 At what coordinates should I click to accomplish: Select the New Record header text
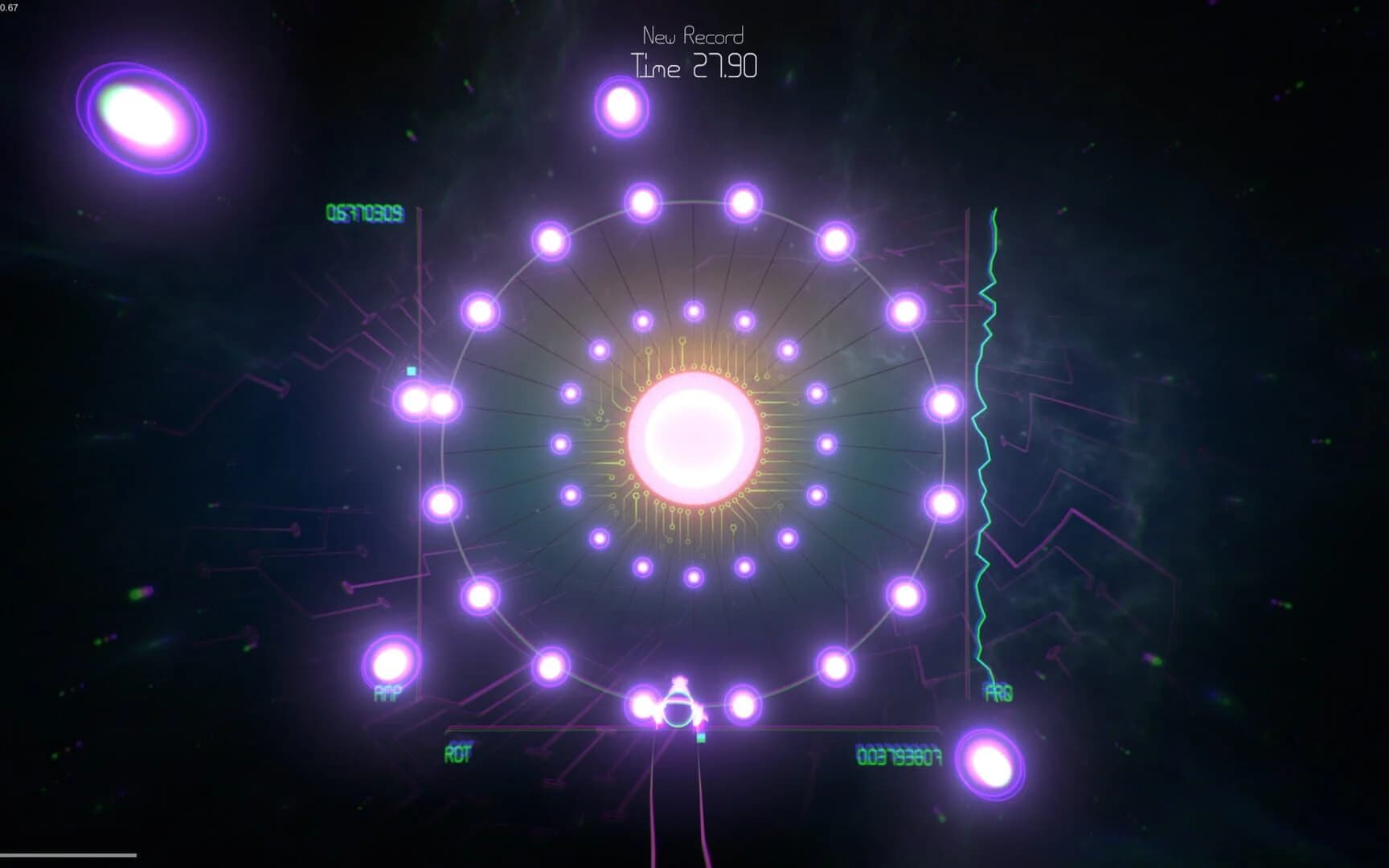point(693,35)
